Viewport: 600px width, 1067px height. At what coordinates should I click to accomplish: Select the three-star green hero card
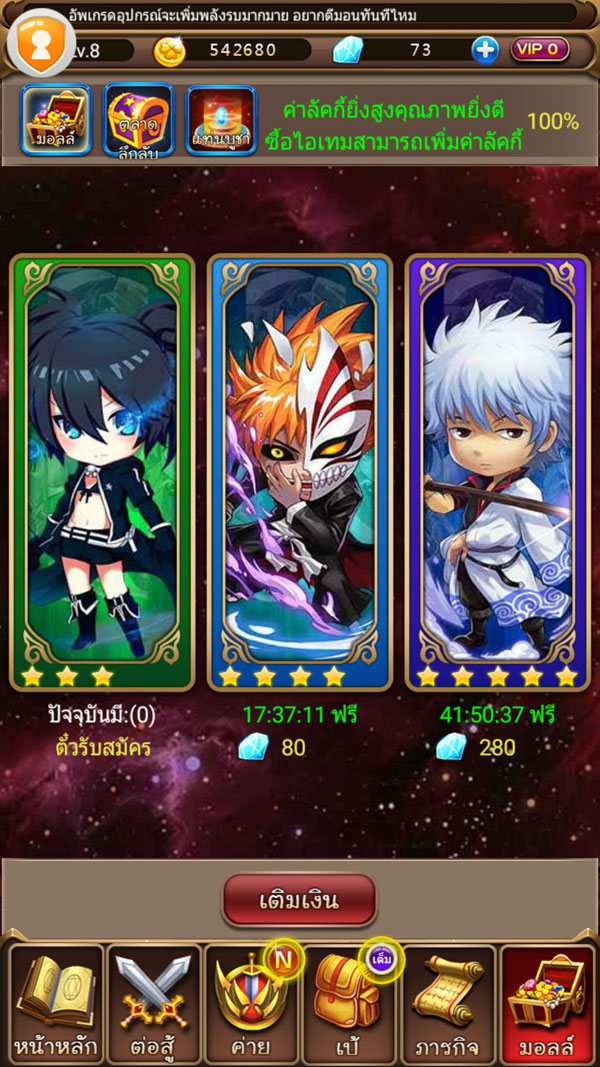pos(101,470)
